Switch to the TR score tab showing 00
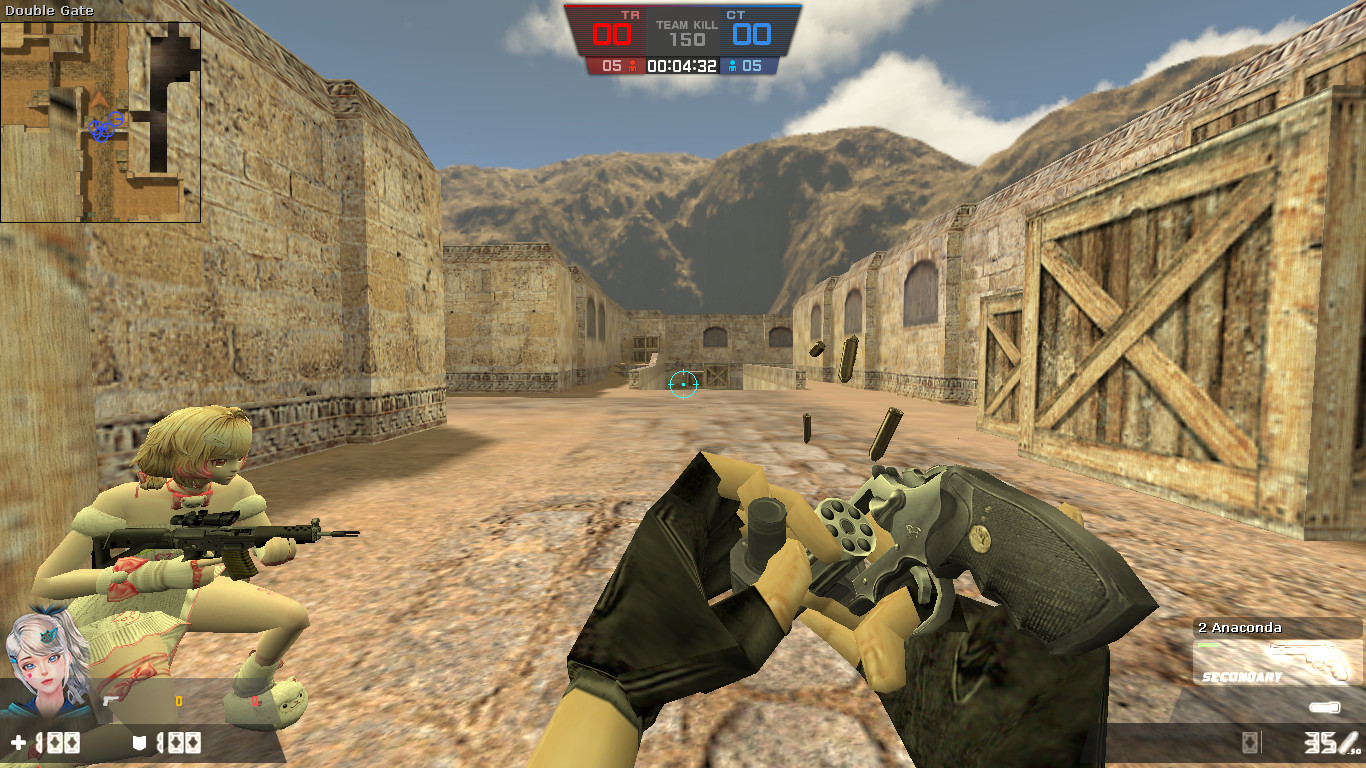 pos(612,34)
